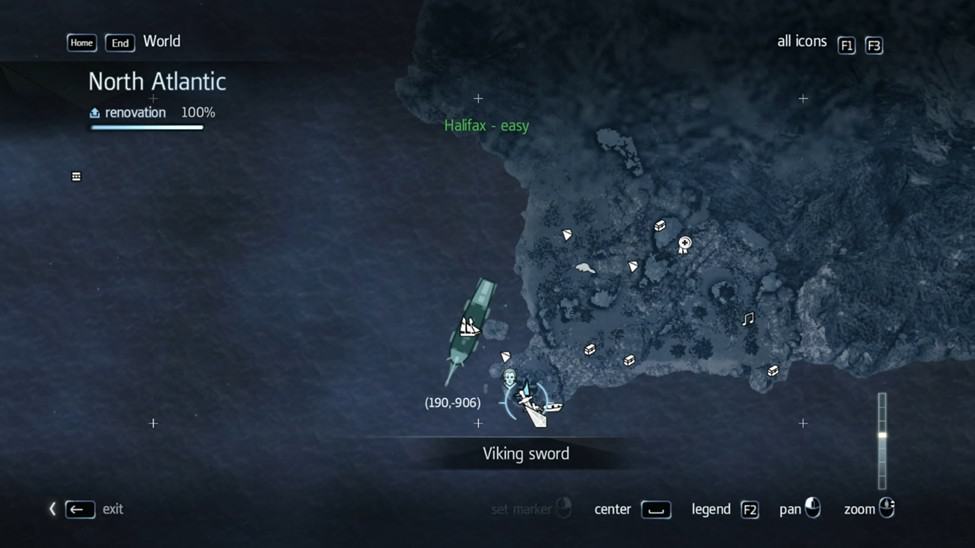Viewport: 975px width, 548px height.
Task: Center the map on the player
Action: tap(656, 510)
